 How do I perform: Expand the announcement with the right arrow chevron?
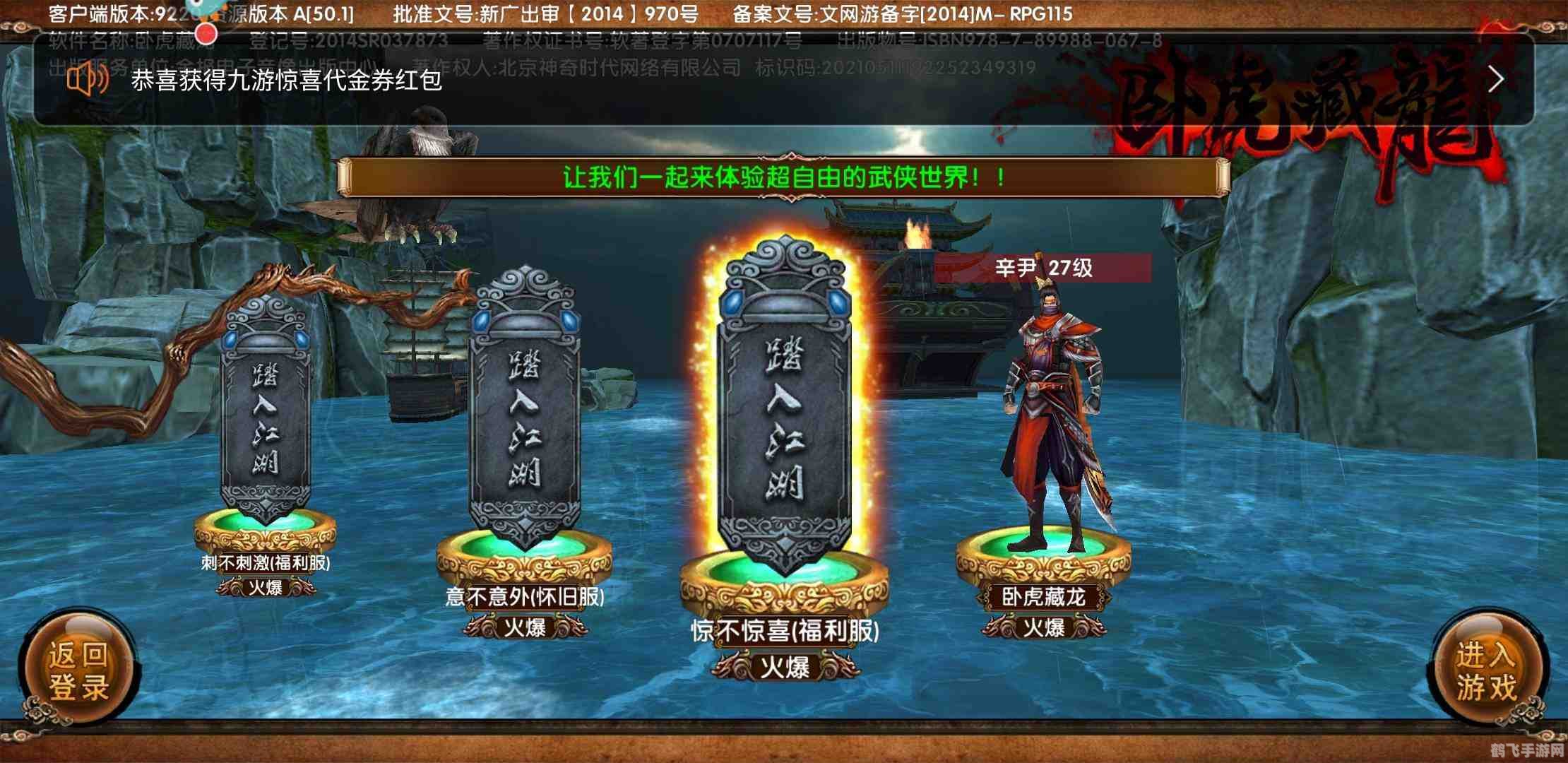(x=1496, y=80)
